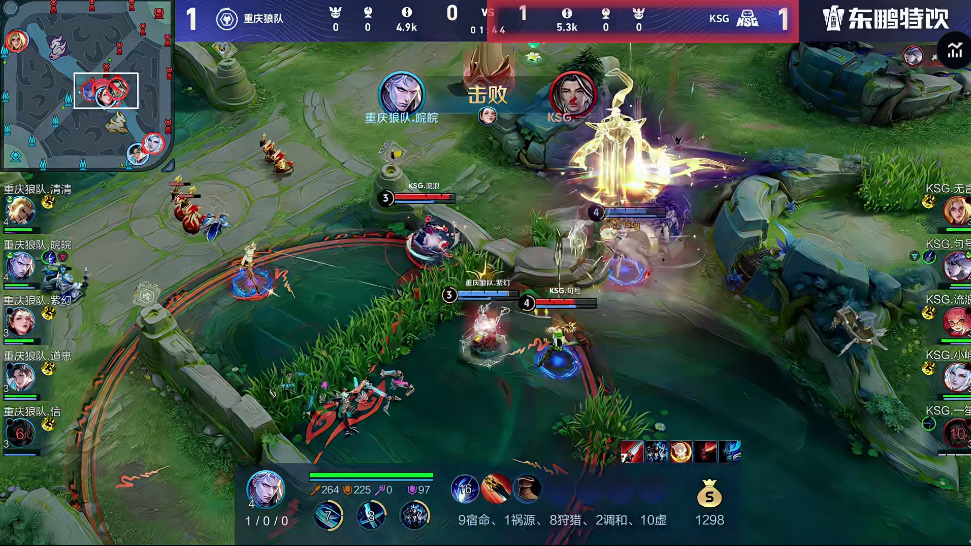Click the third ultimate skill icon

tap(414, 516)
